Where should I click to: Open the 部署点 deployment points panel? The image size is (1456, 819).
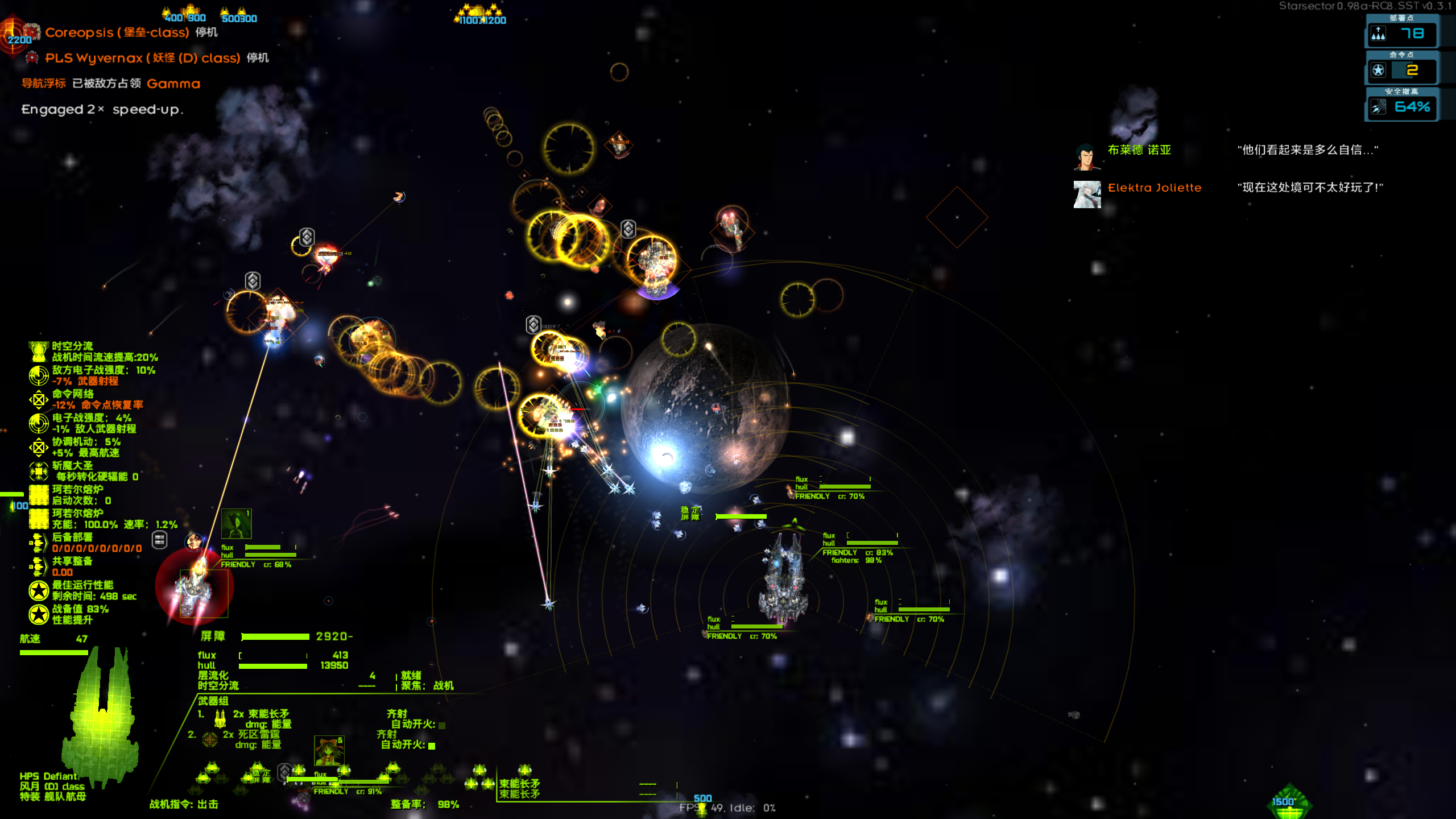coord(1401,33)
